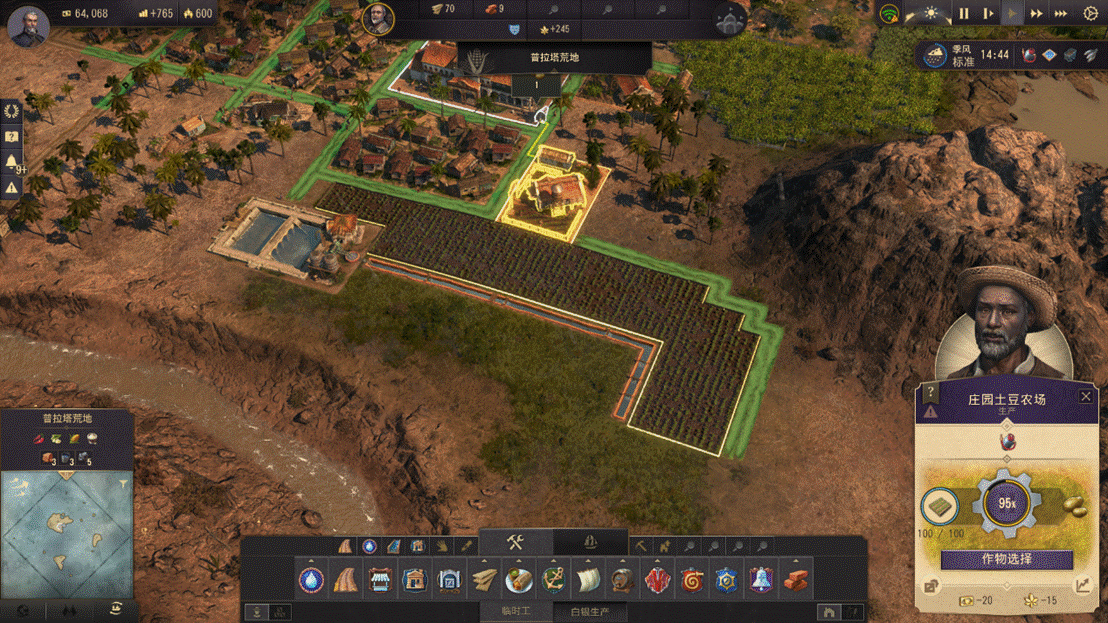Viewport: 1108px width, 623px height.
Task: Switch to the 临时工 population tab
Action: [x=516, y=611]
